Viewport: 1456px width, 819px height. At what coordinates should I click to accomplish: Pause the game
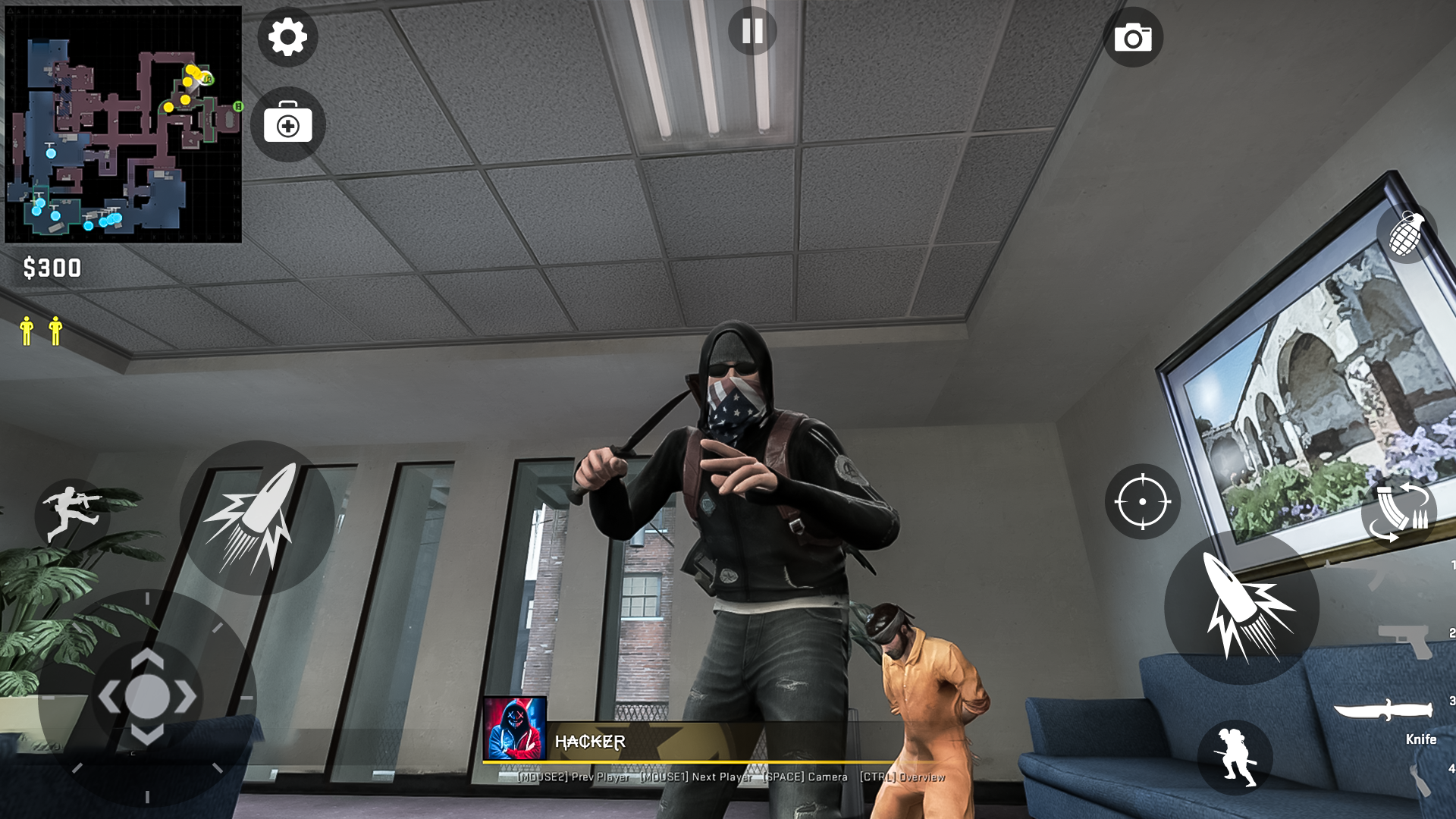point(752,30)
